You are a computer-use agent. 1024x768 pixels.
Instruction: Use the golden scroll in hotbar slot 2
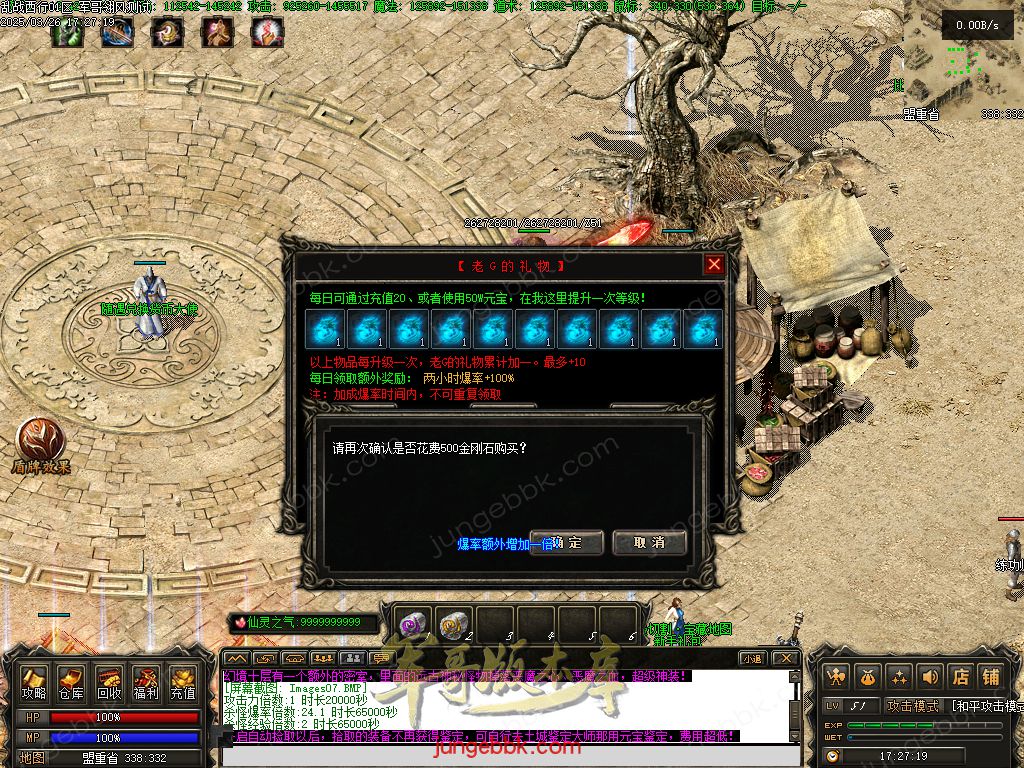(x=455, y=623)
